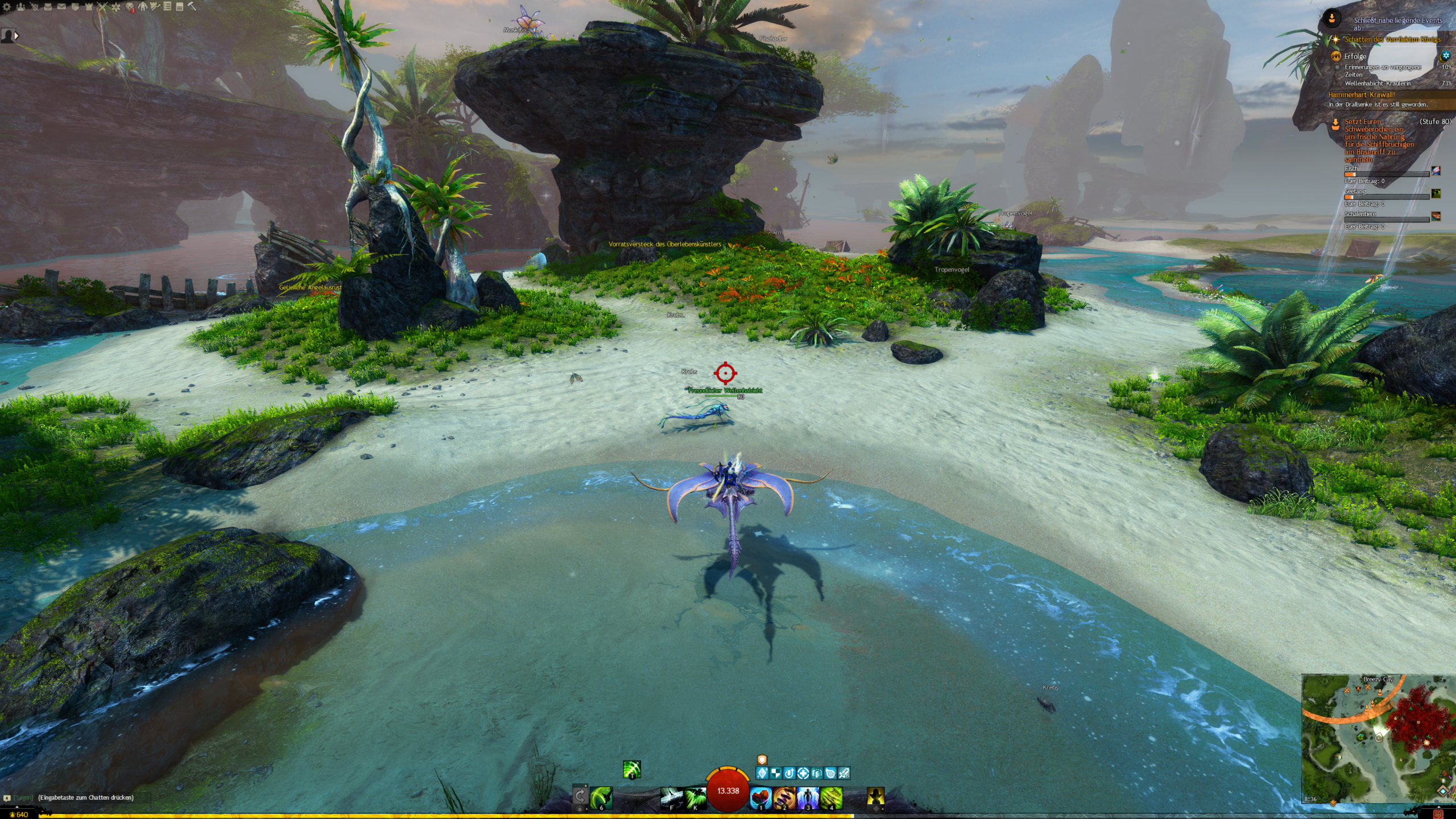The image size is (1456, 819).
Task: Open the mail envelope icon
Action: point(61,7)
